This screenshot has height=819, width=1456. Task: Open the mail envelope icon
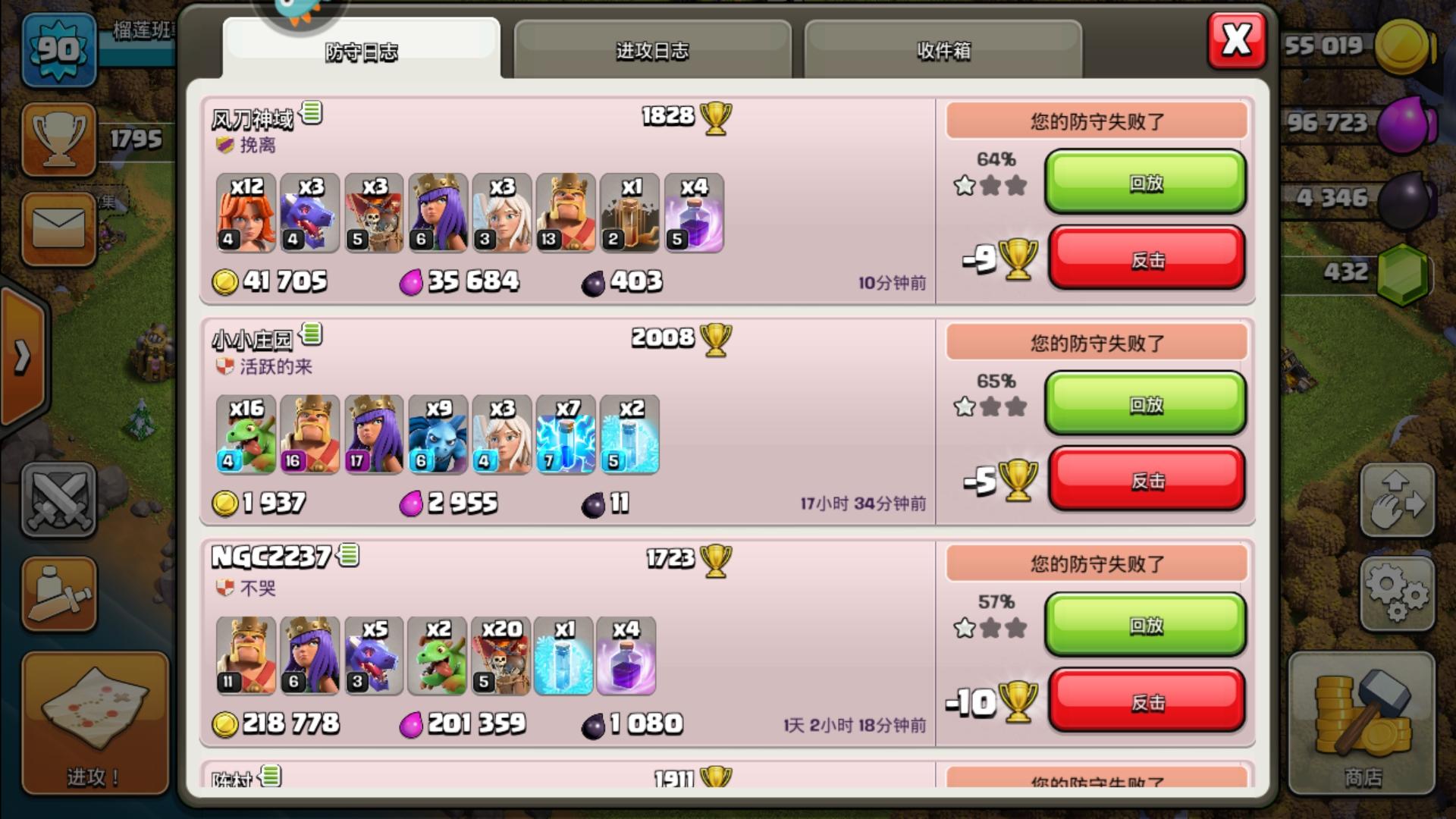[x=59, y=227]
